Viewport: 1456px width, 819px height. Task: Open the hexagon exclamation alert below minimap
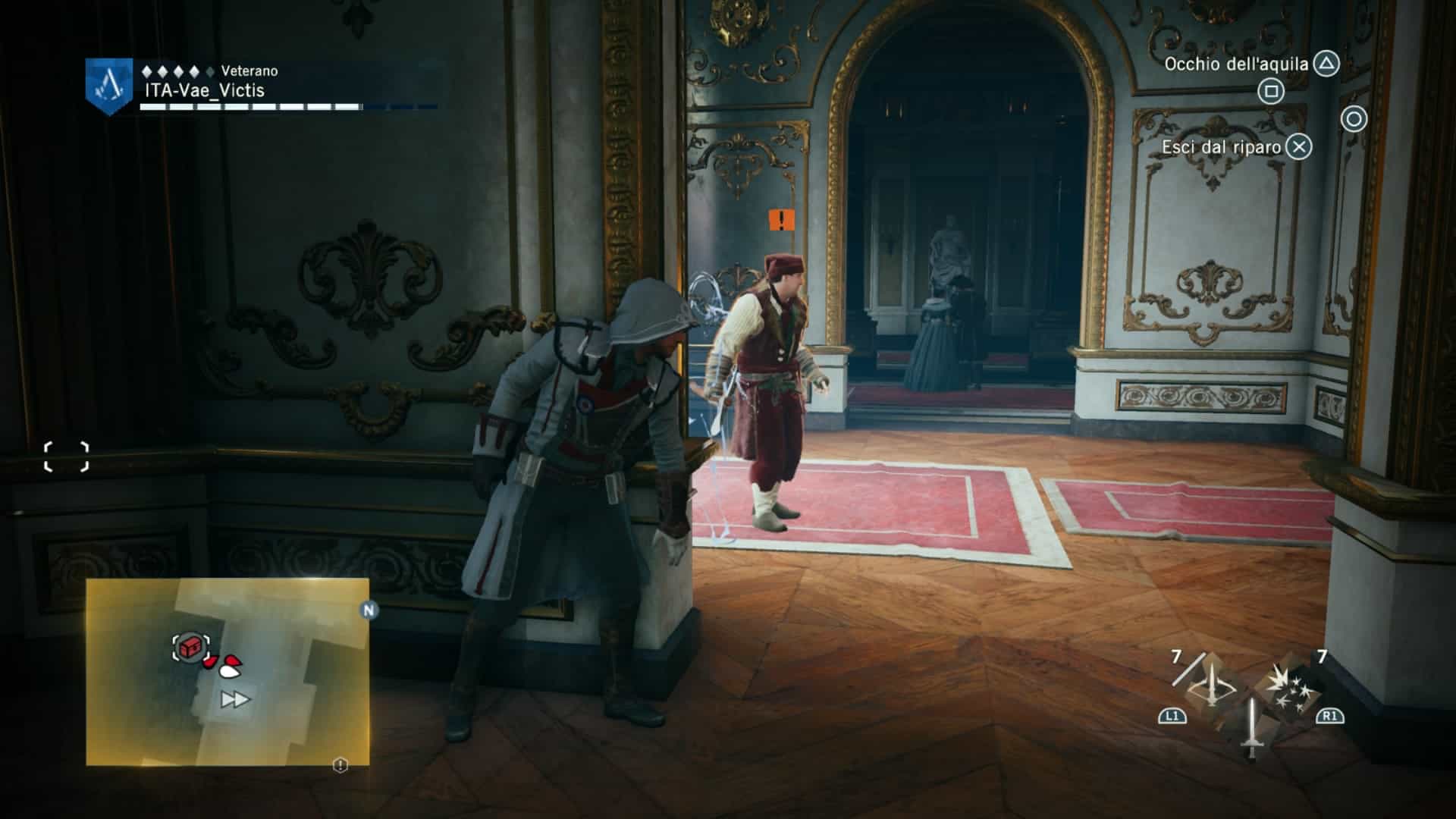pos(340,765)
